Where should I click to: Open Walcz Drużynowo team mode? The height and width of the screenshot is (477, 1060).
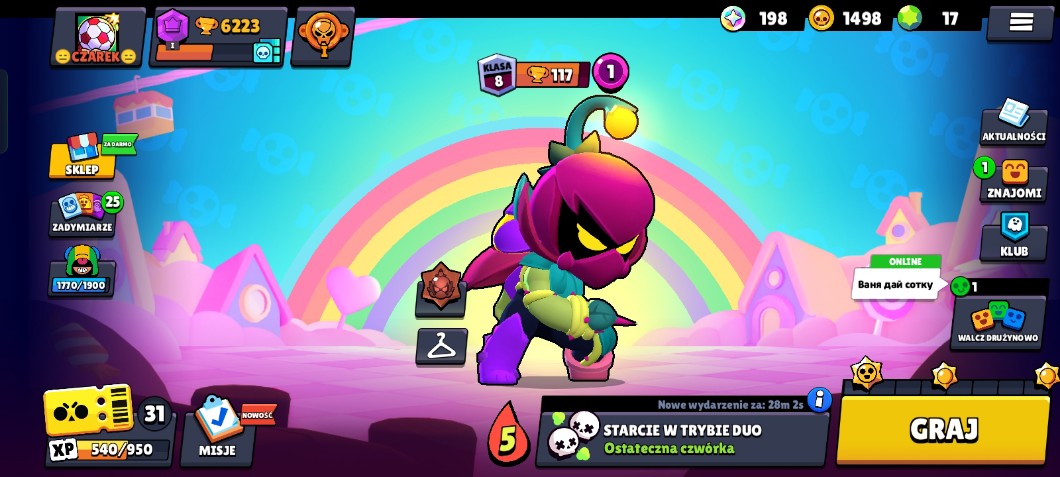coord(997,322)
